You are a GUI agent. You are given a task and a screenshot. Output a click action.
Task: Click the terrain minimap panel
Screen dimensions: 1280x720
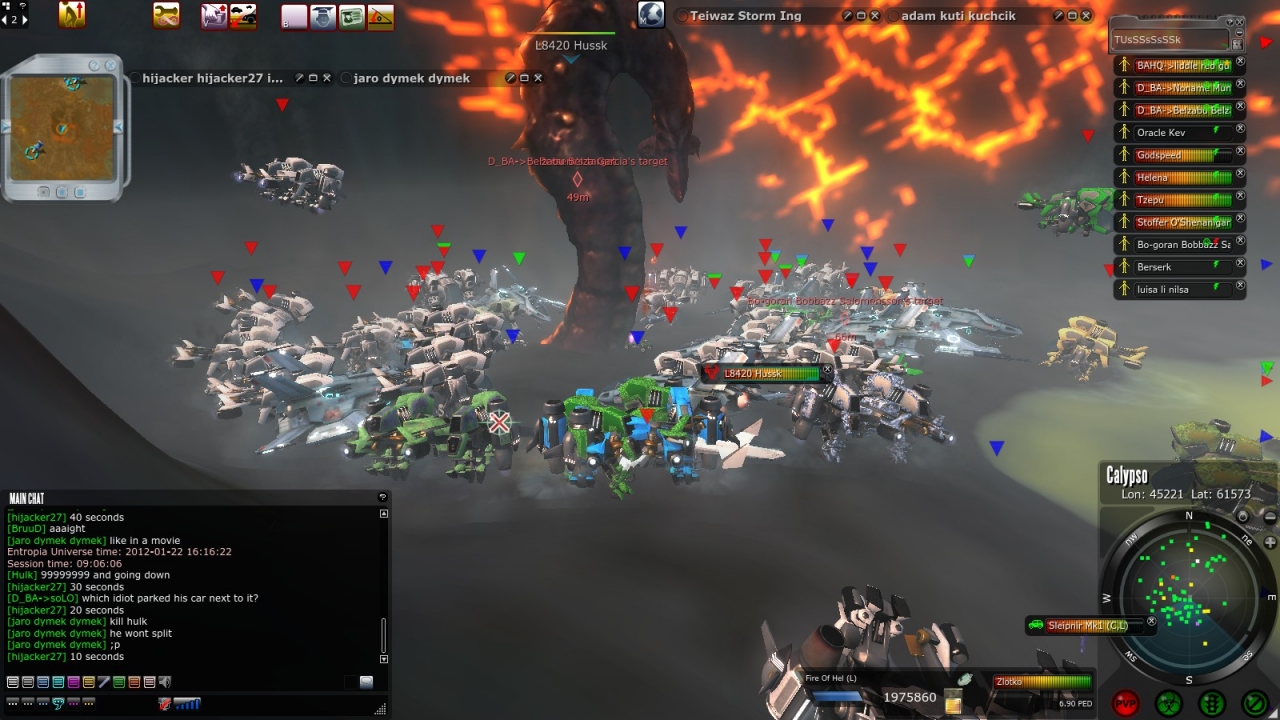tap(62, 128)
